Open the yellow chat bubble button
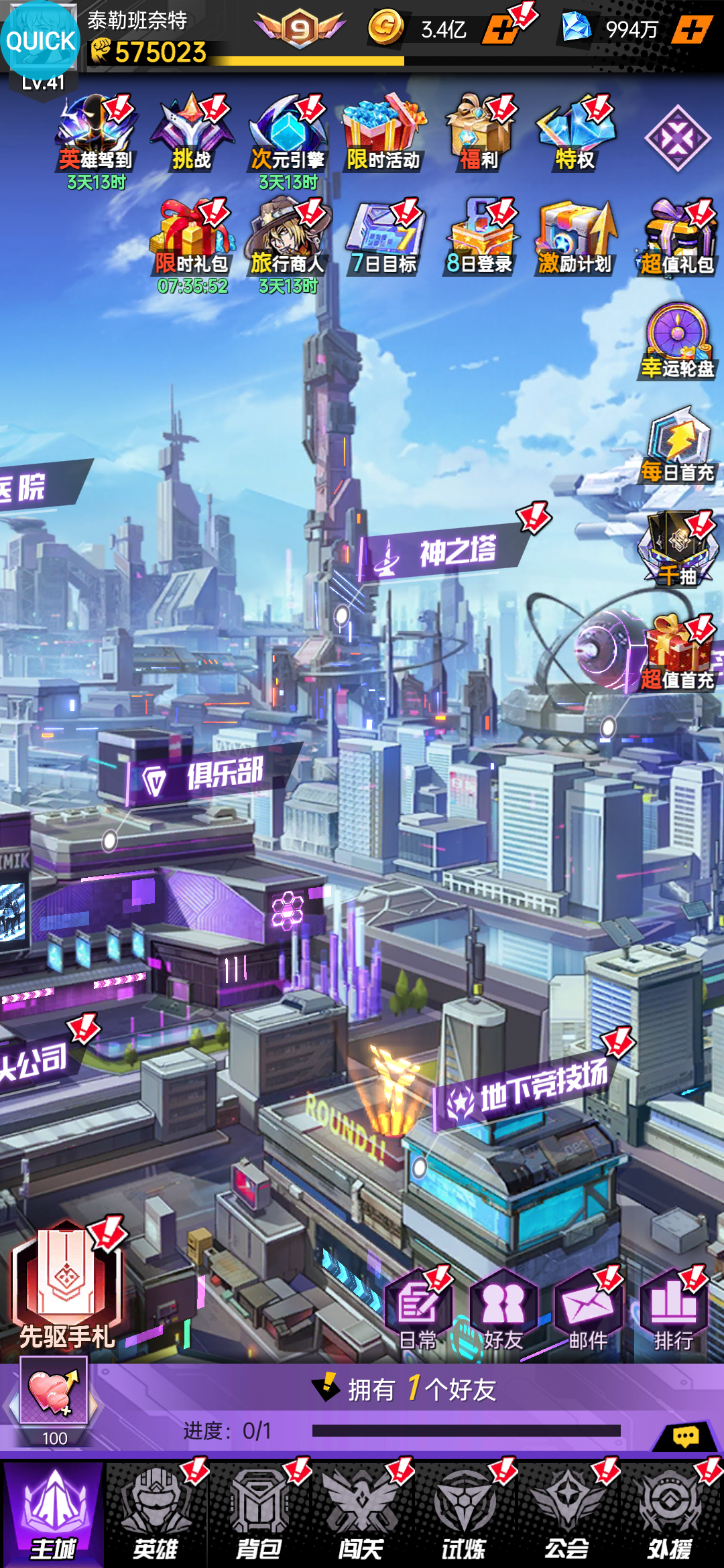 click(x=685, y=1437)
